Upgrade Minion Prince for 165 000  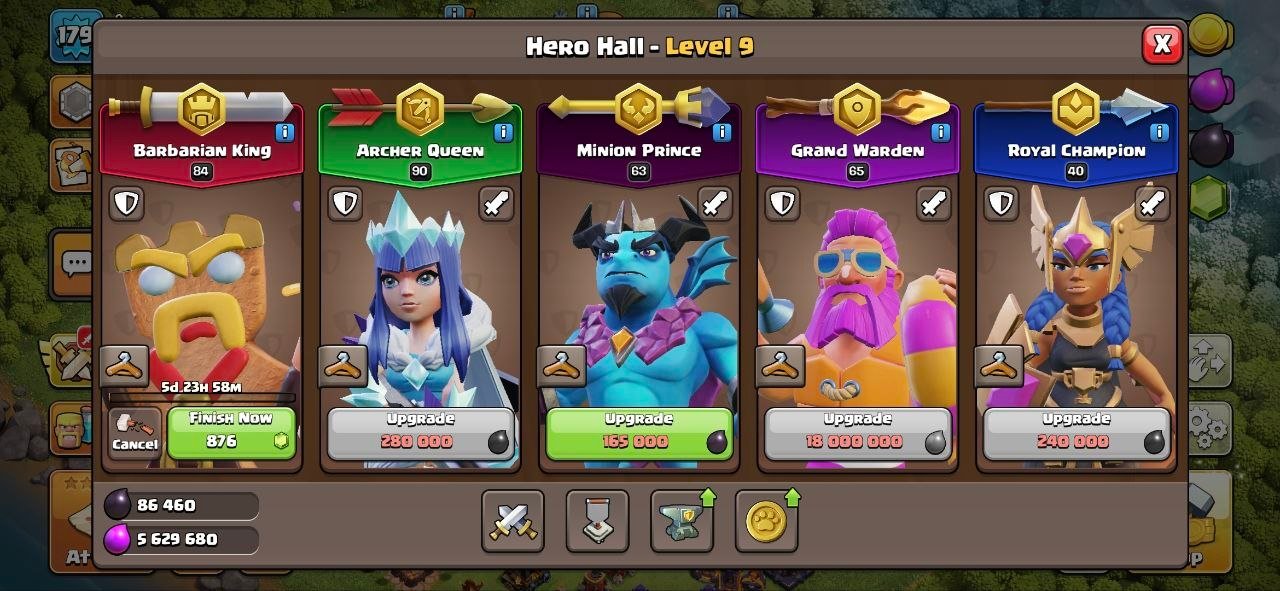(638, 433)
